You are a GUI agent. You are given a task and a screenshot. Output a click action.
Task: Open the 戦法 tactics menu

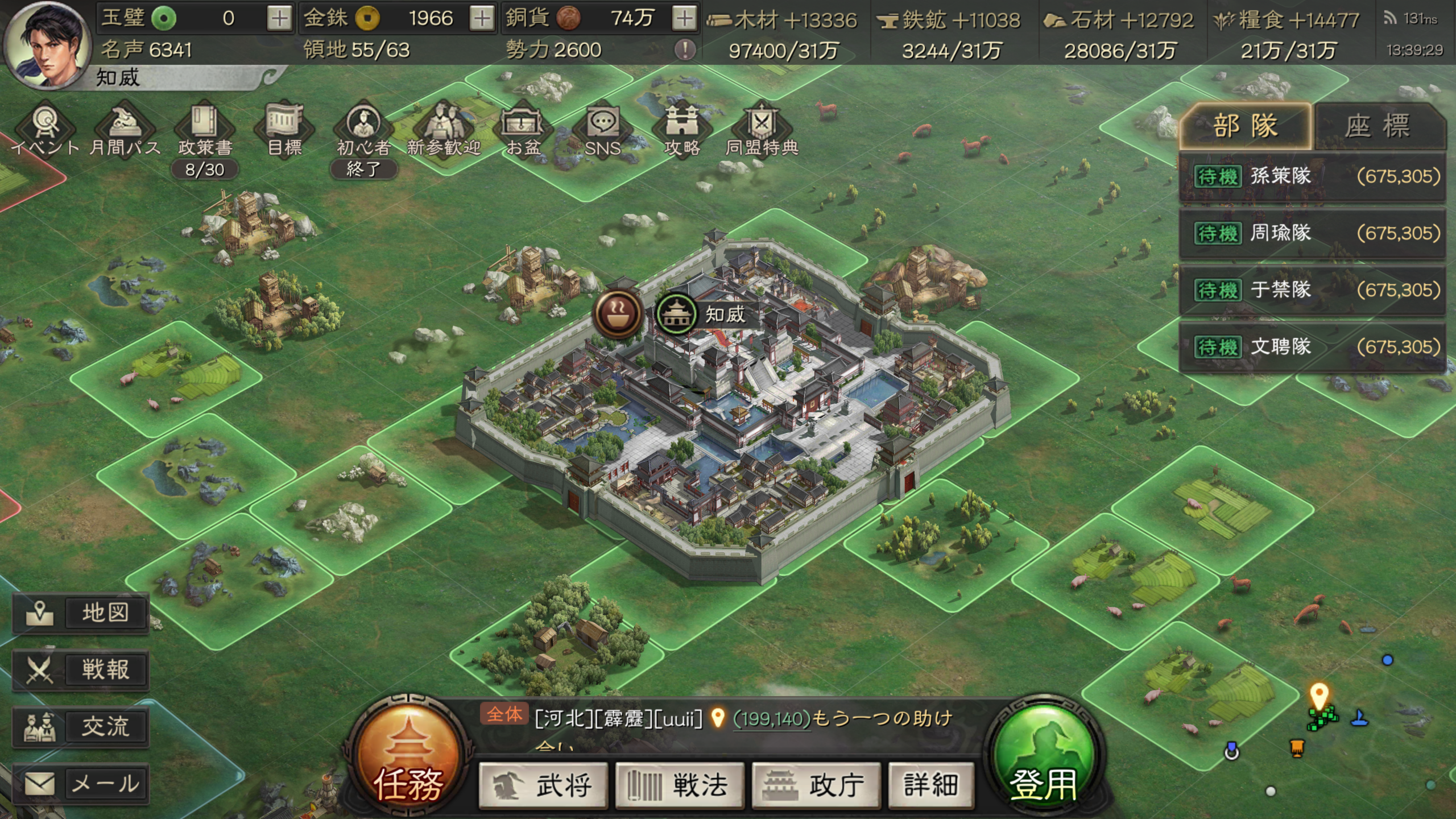[x=680, y=785]
